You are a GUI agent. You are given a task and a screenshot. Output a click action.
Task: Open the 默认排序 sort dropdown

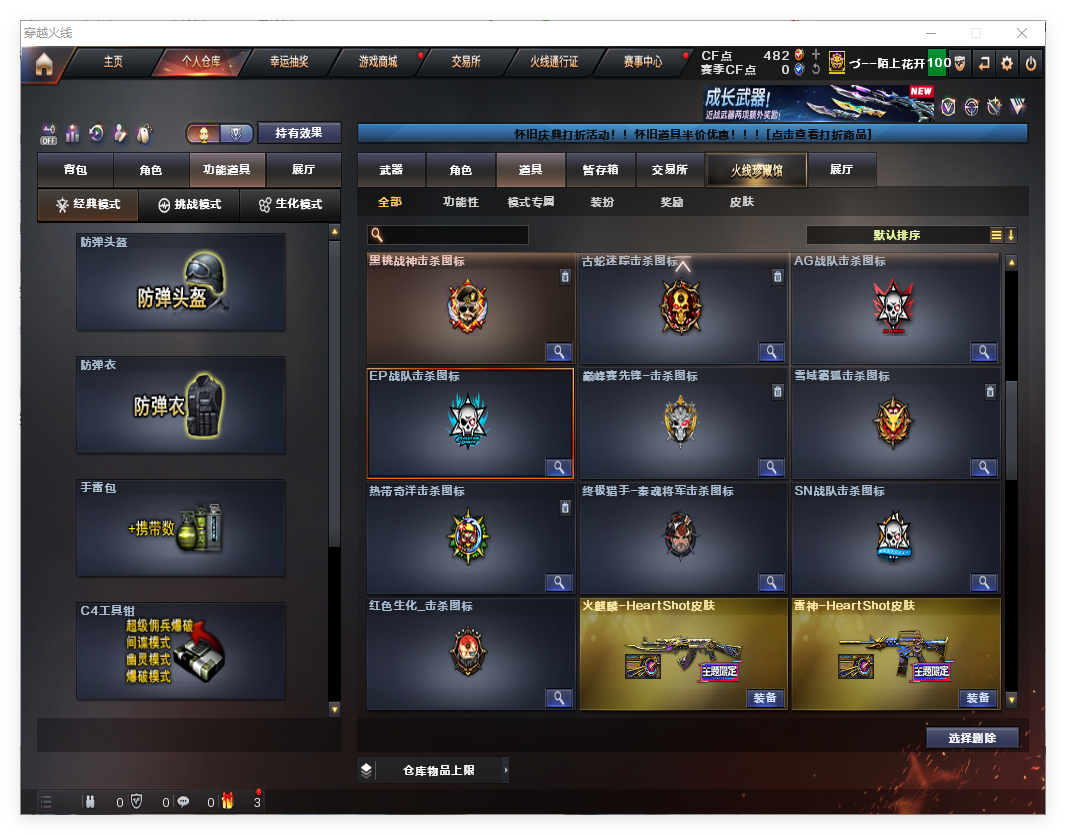(897, 235)
